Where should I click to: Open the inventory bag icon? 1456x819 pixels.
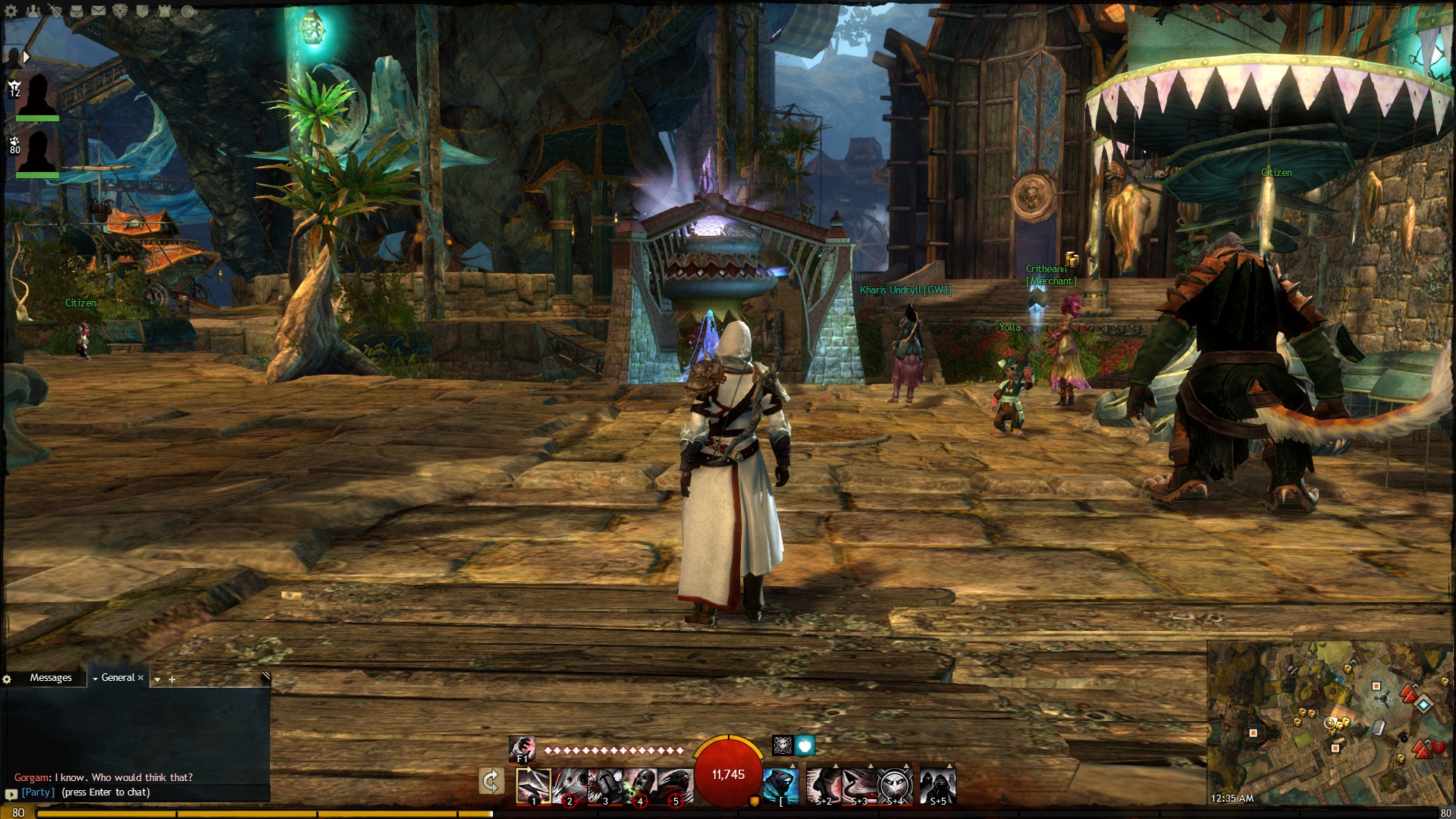(x=77, y=11)
